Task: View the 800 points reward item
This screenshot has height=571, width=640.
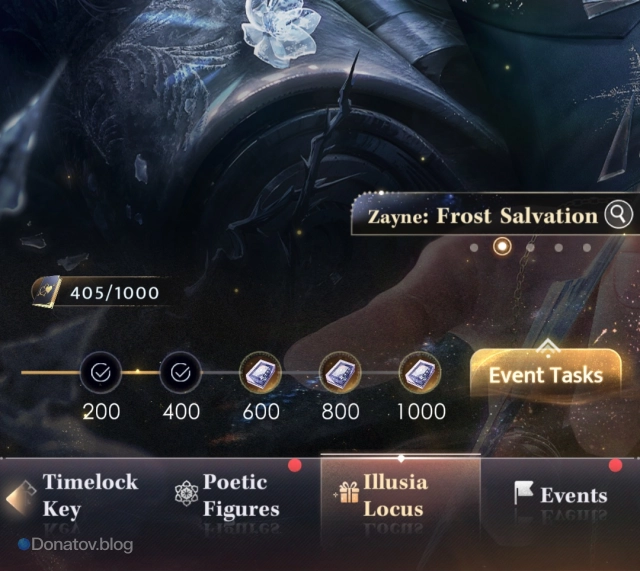Action: pyautogui.click(x=340, y=373)
